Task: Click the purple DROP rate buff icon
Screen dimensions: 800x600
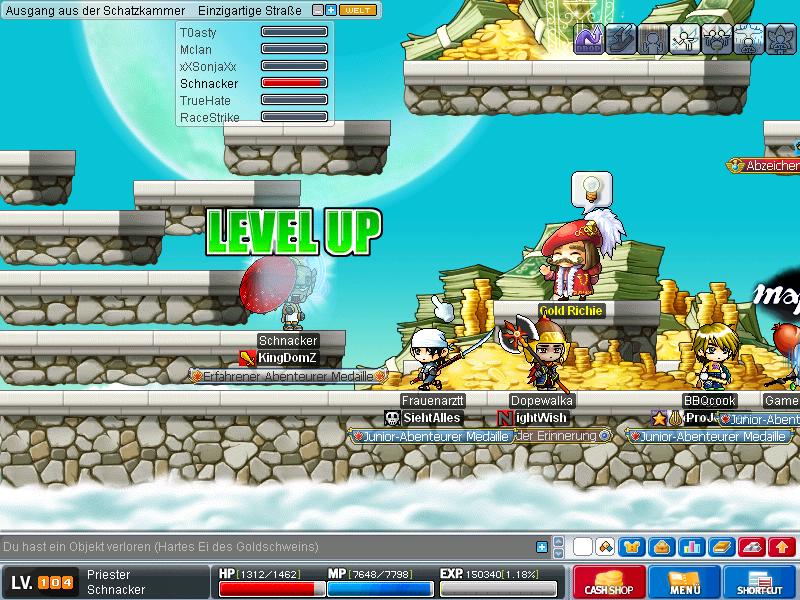Action: point(588,39)
